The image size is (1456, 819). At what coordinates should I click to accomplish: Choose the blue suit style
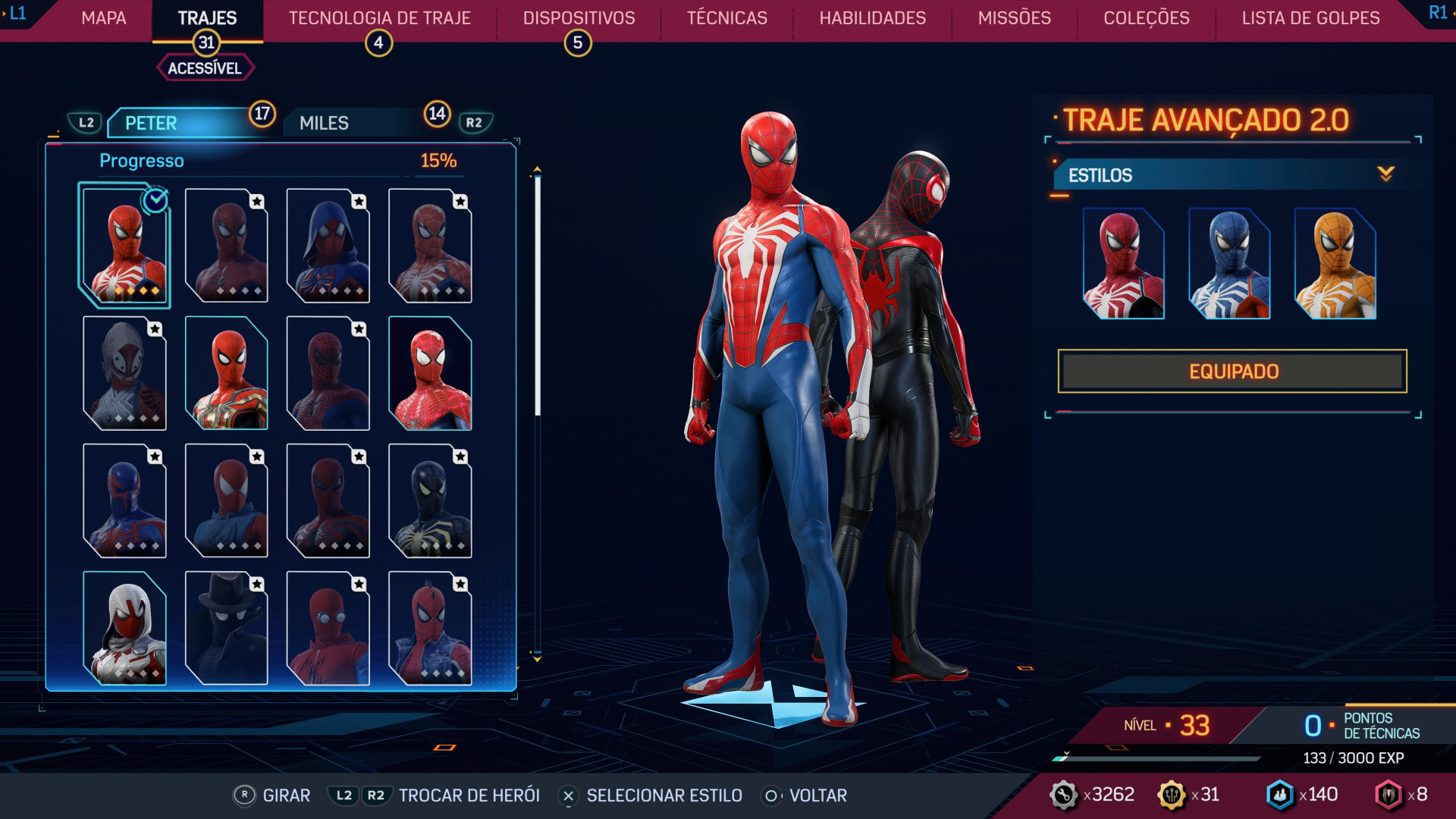[x=1228, y=264]
